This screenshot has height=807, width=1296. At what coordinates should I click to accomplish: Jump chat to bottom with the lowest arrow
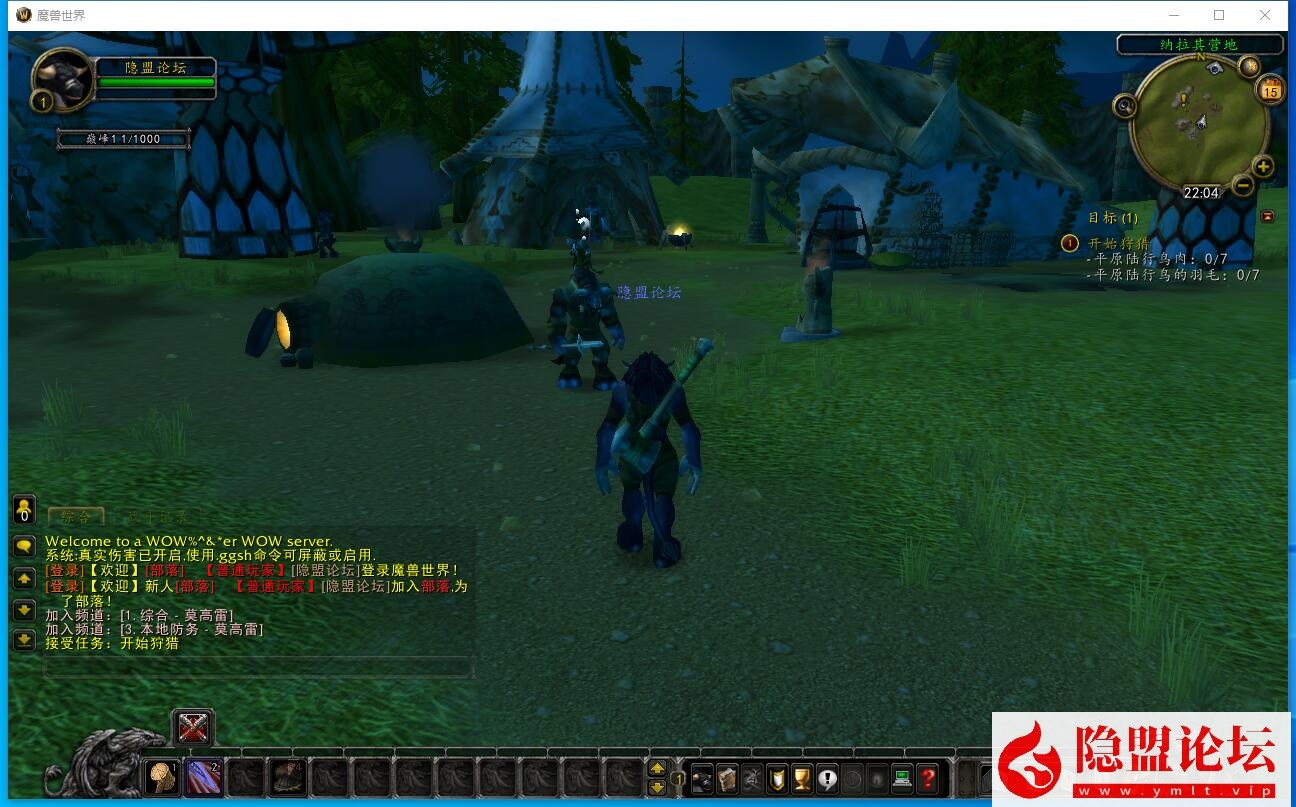24,640
